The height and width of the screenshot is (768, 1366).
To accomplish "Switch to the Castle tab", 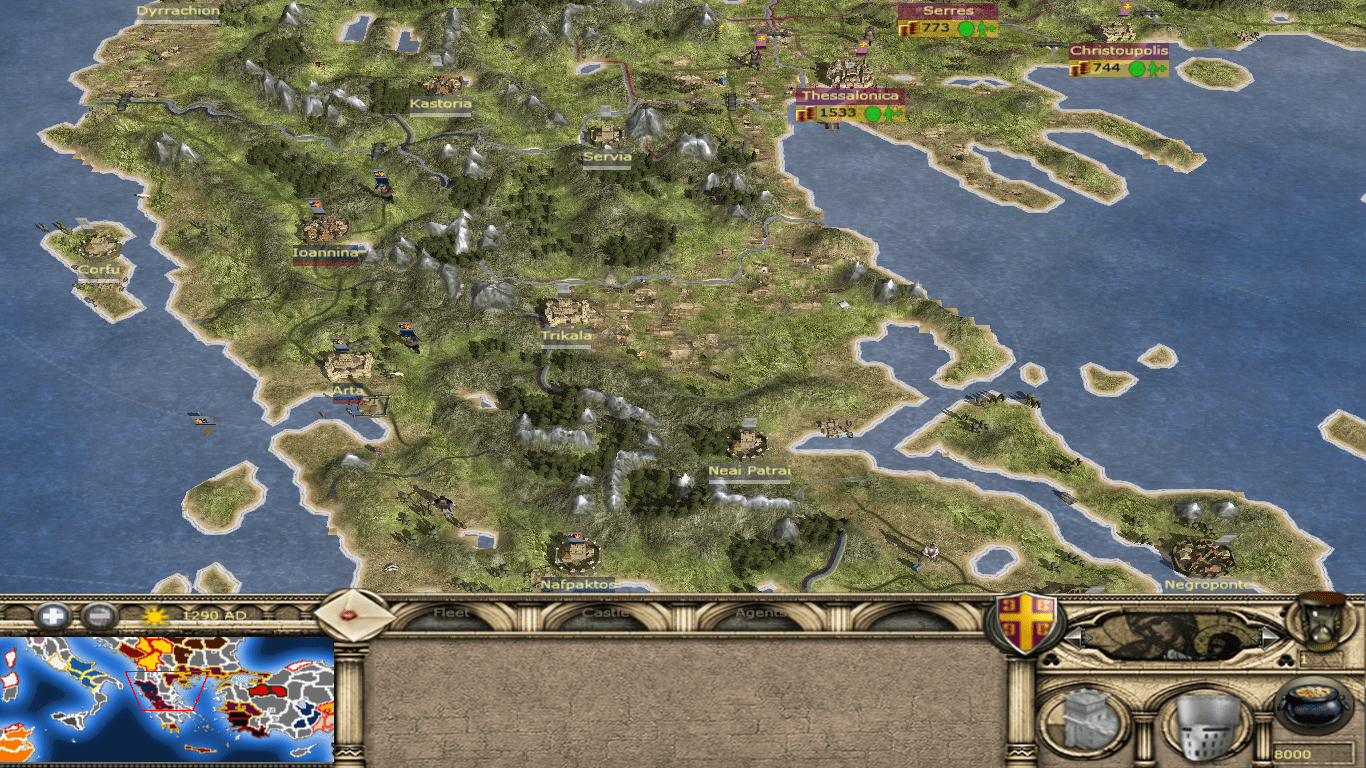I will pyautogui.click(x=606, y=614).
